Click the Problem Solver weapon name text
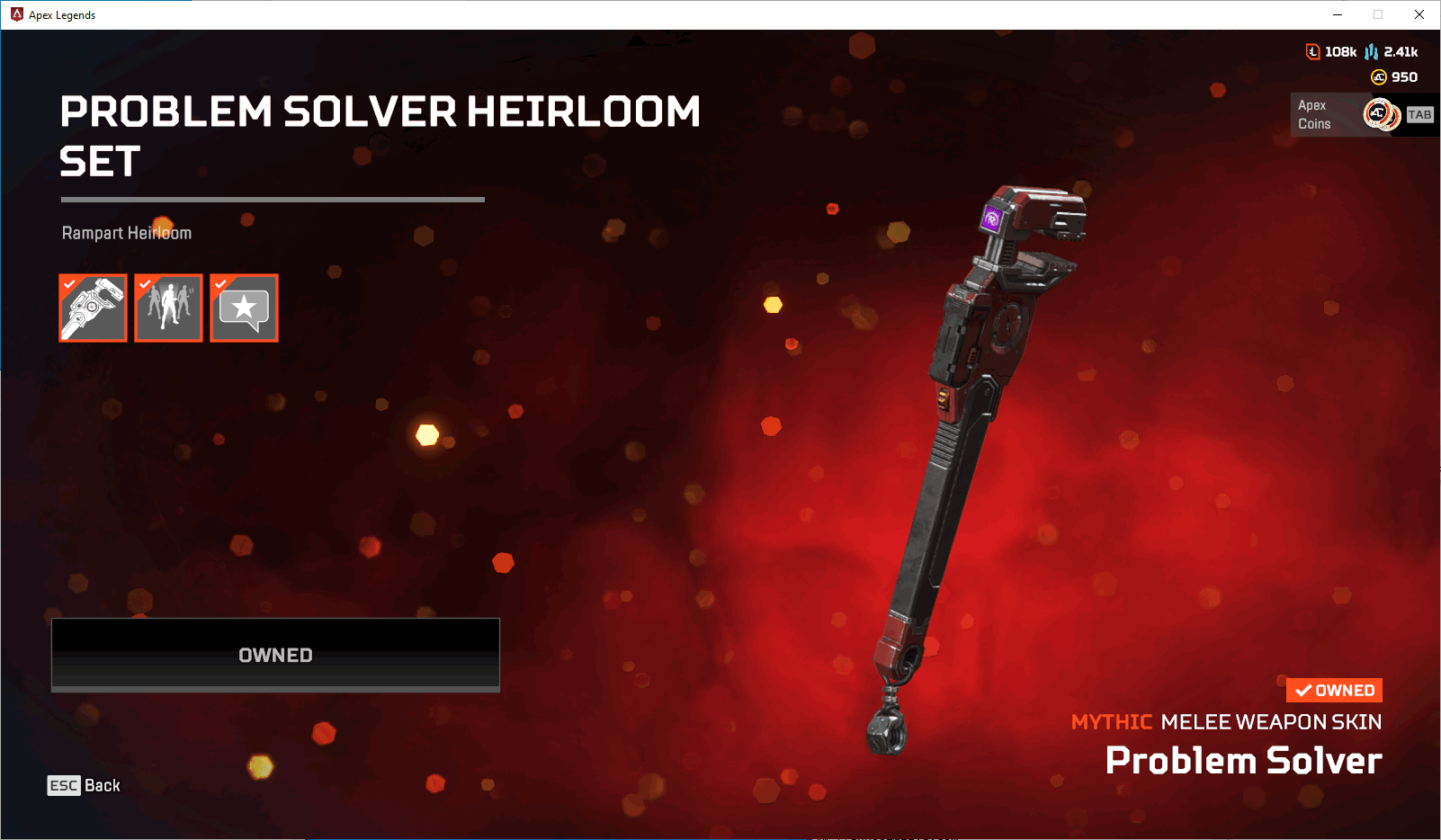The width and height of the screenshot is (1441, 840). click(1243, 761)
